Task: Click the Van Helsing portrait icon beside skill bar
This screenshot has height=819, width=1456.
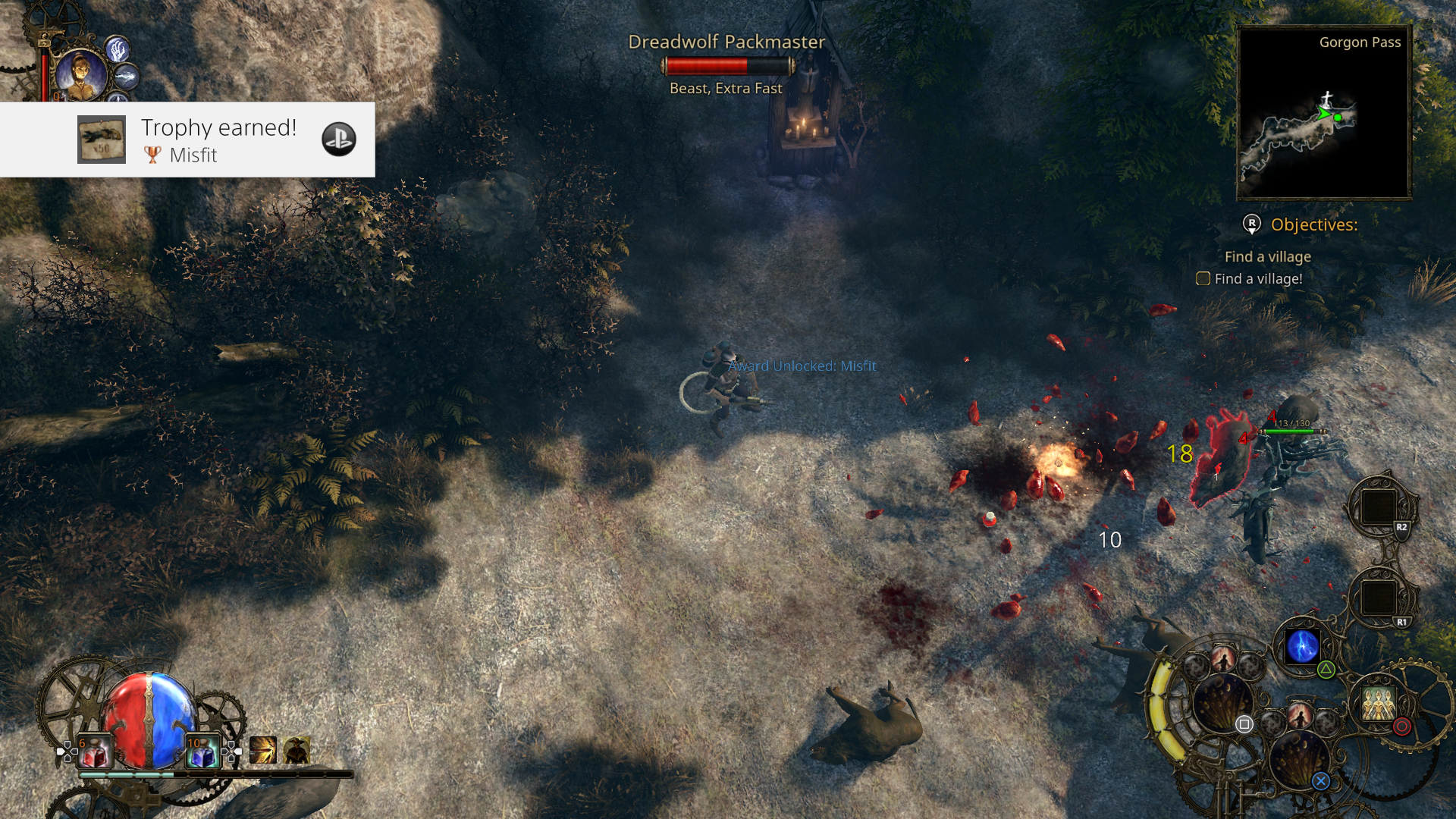Action: coord(295,751)
